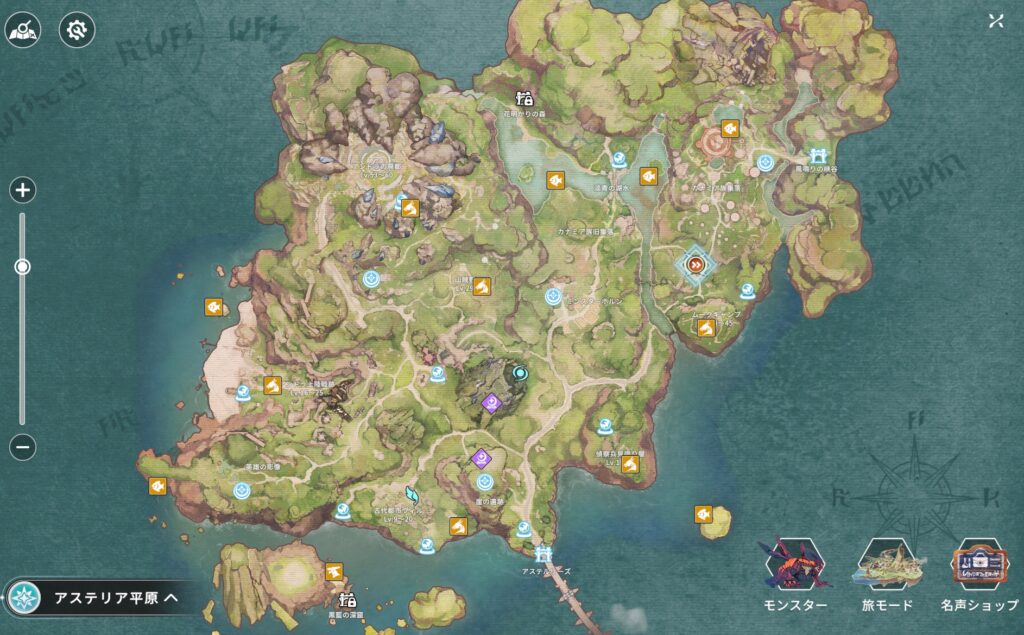Select the アステリーズ gate marker
This screenshot has width=1024, height=635.
pos(544,553)
